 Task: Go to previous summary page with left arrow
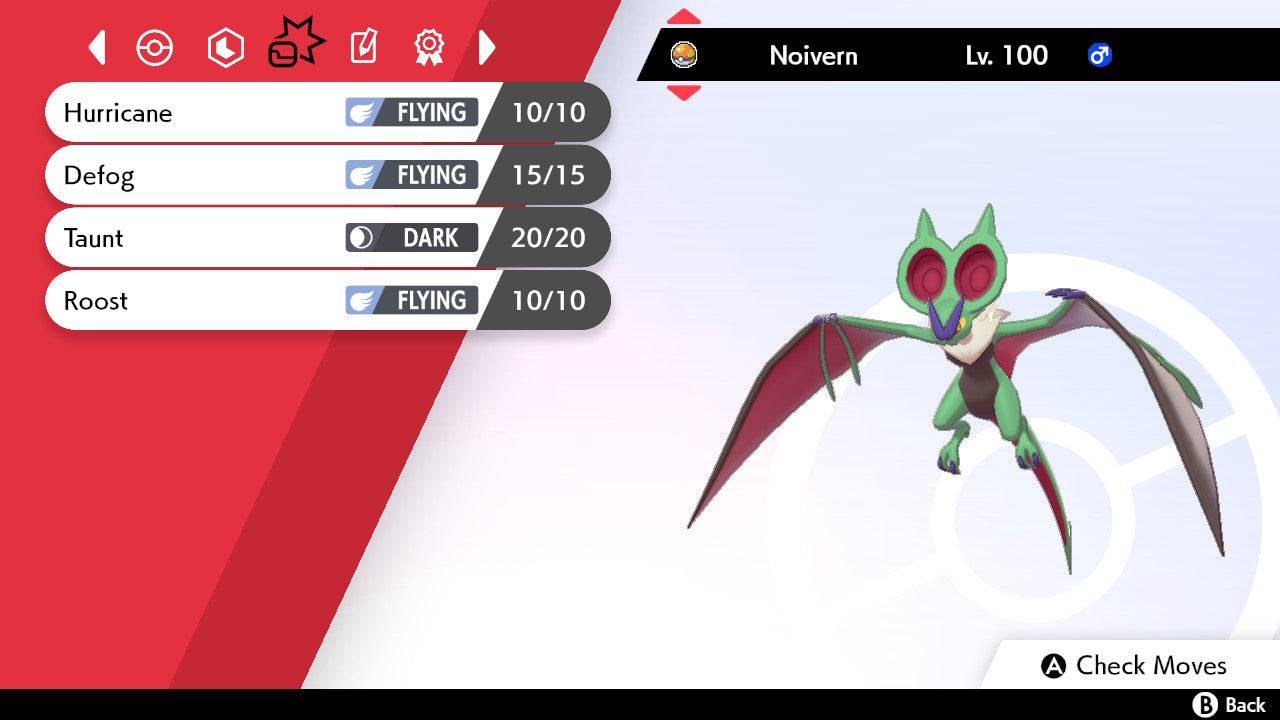click(97, 47)
